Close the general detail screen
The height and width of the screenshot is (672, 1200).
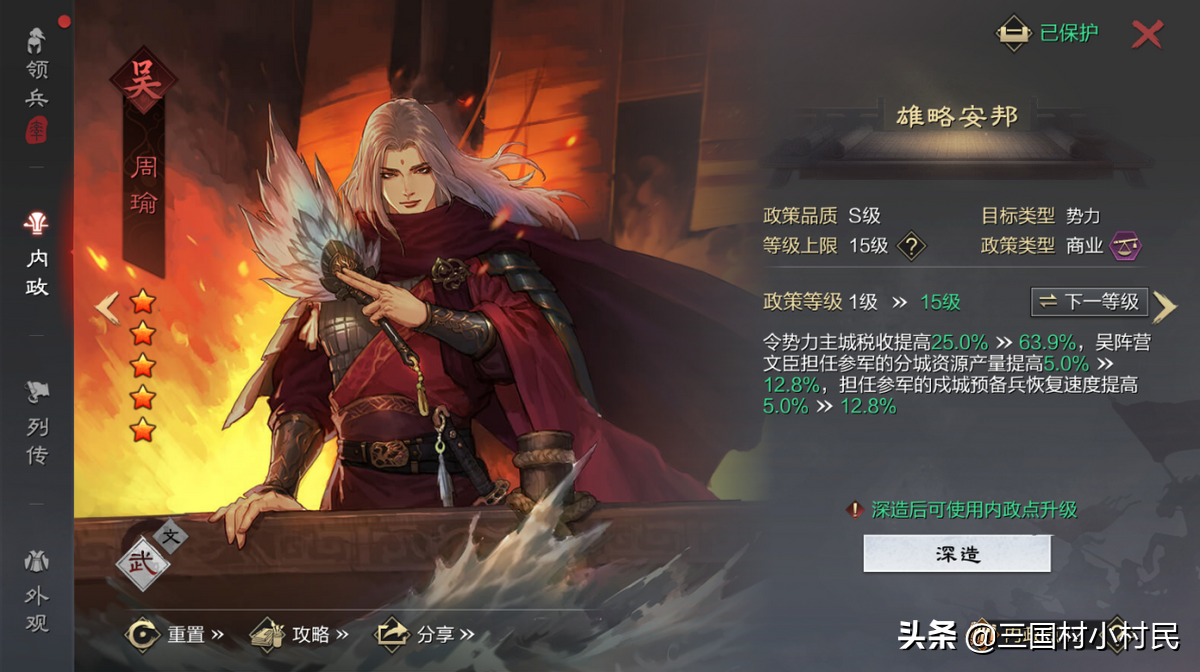pos(1147,34)
